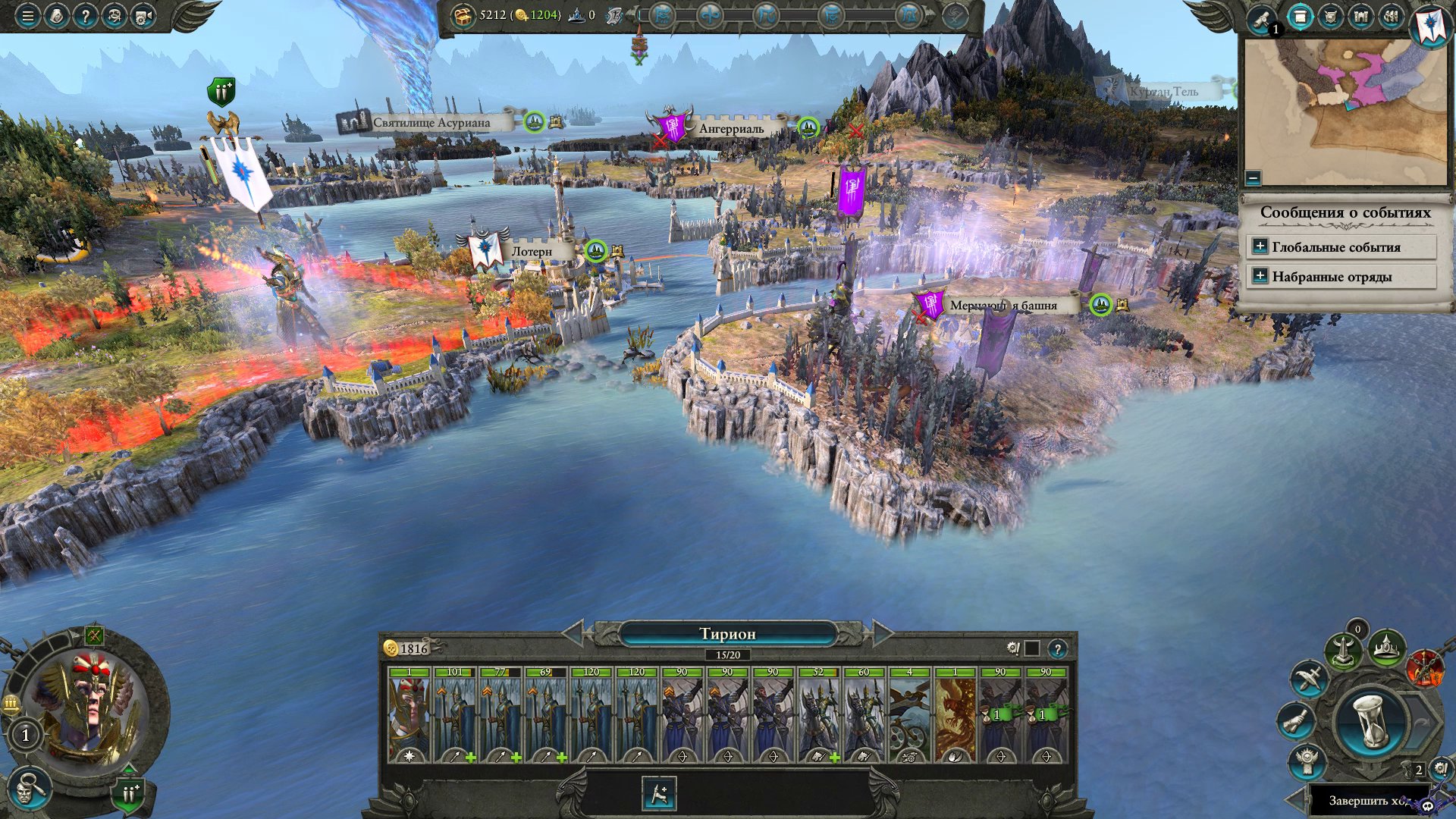Viewport: 1456px width, 819px height.
Task: Open the main menu hamburger button
Action: (x=27, y=15)
